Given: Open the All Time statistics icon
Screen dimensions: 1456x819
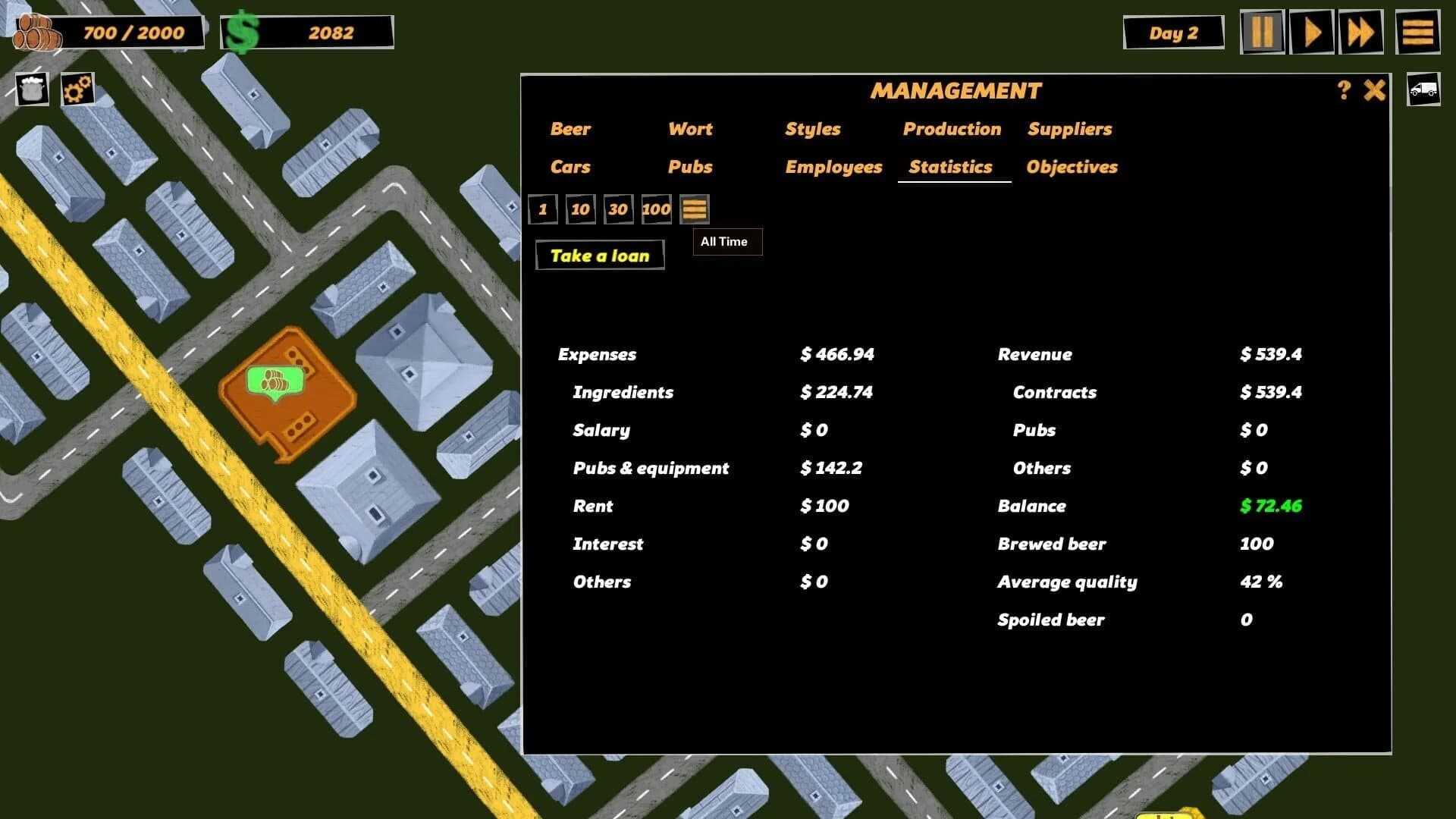Looking at the screenshot, I should coord(694,209).
